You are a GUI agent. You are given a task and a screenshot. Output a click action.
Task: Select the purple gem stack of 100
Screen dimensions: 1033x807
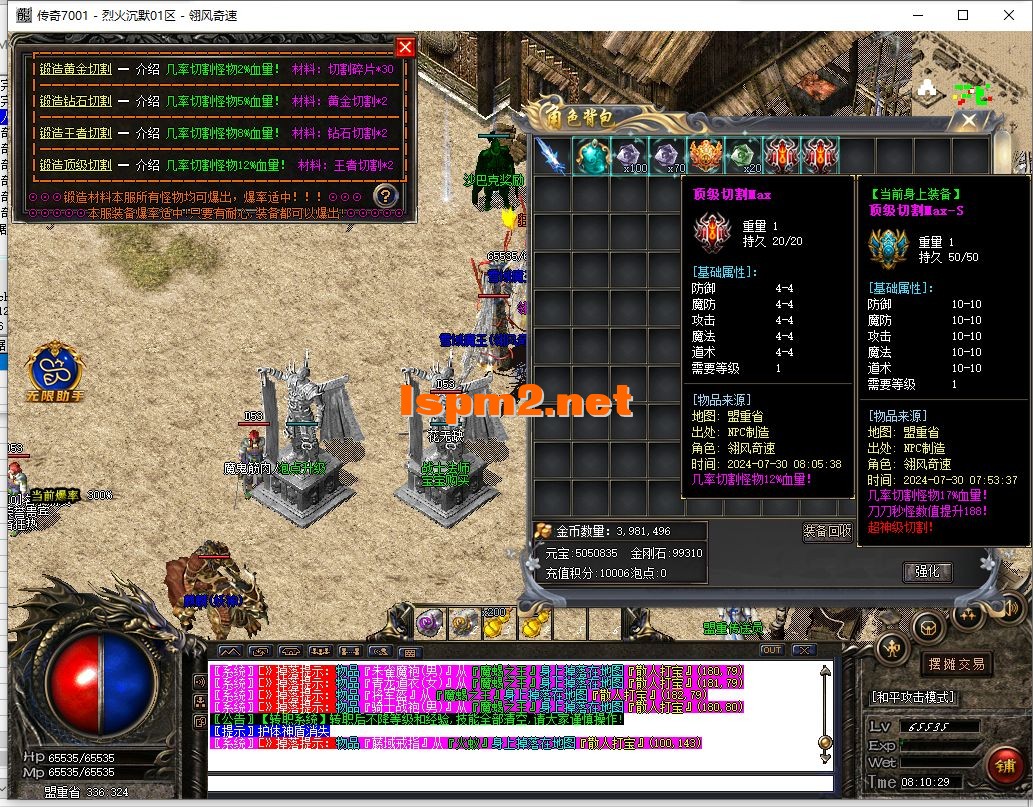628,156
